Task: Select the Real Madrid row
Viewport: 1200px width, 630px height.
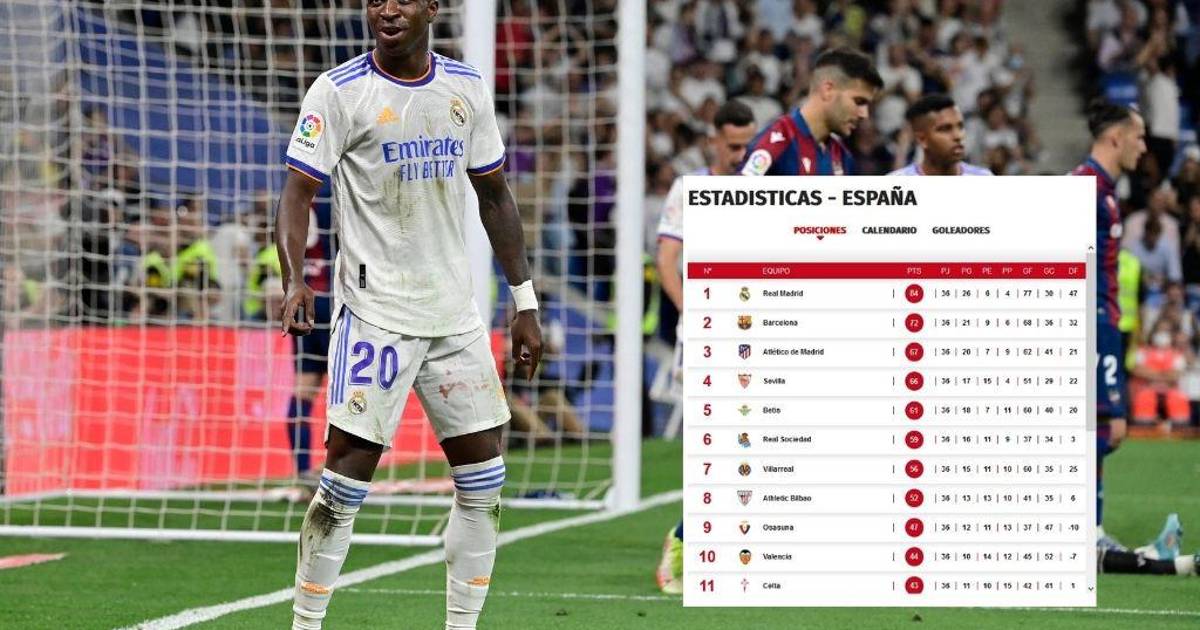Action: [782, 294]
